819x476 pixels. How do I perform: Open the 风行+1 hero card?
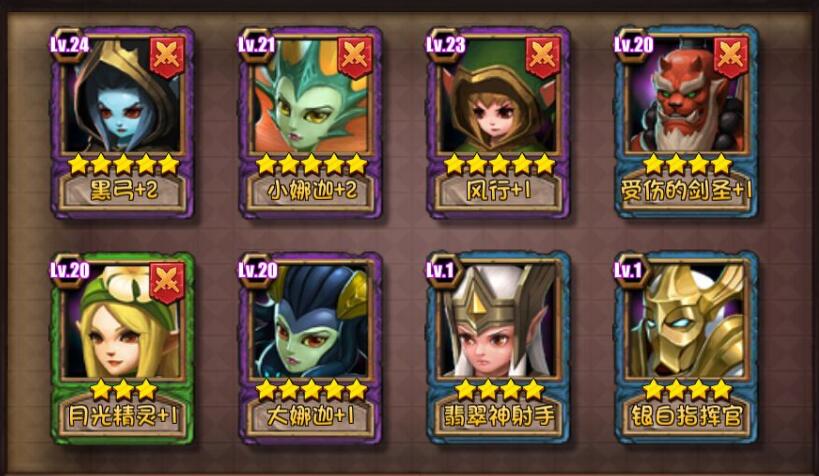(497, 121)
